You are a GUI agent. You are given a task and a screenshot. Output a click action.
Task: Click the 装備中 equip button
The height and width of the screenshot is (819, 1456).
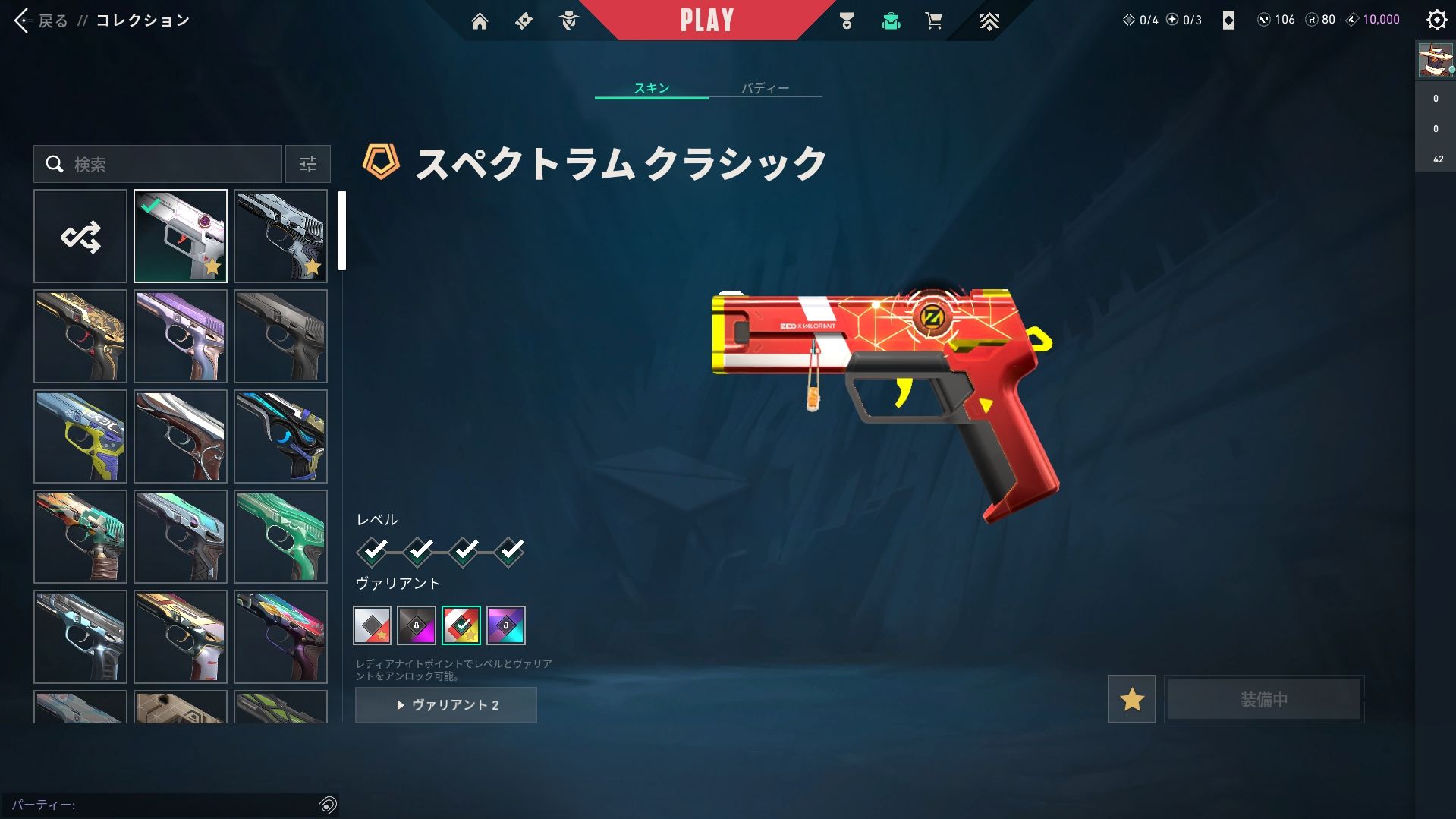1263,699
